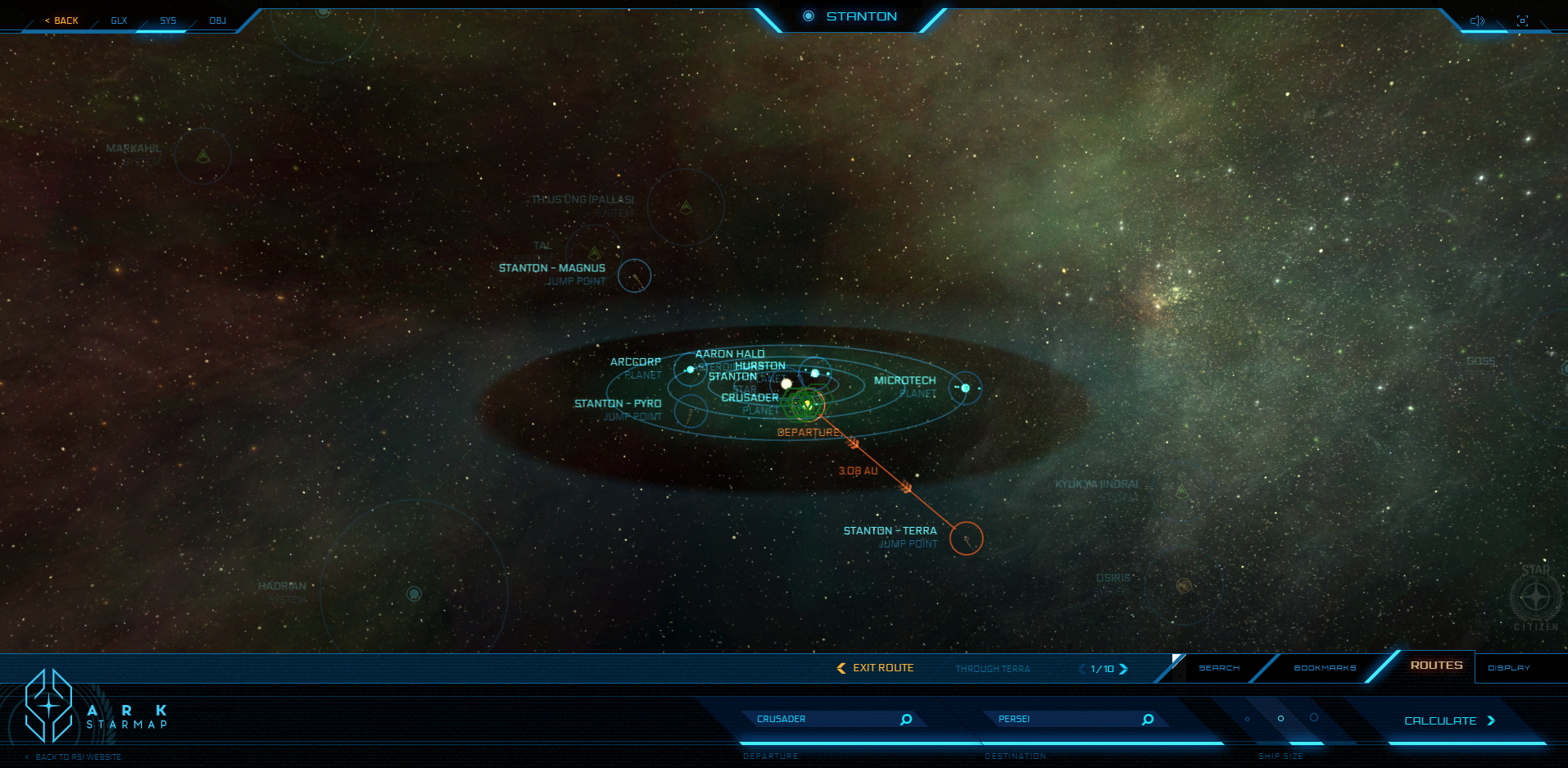Screen dimensions: 1568x768
Task: Click the Persei destination field
Action: point(1065,719)
